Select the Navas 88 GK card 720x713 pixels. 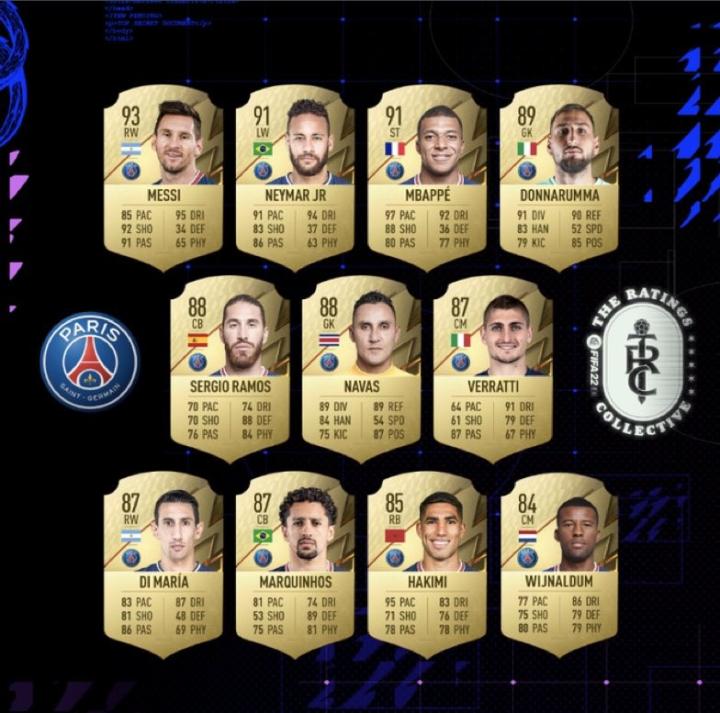pos(361,370)
